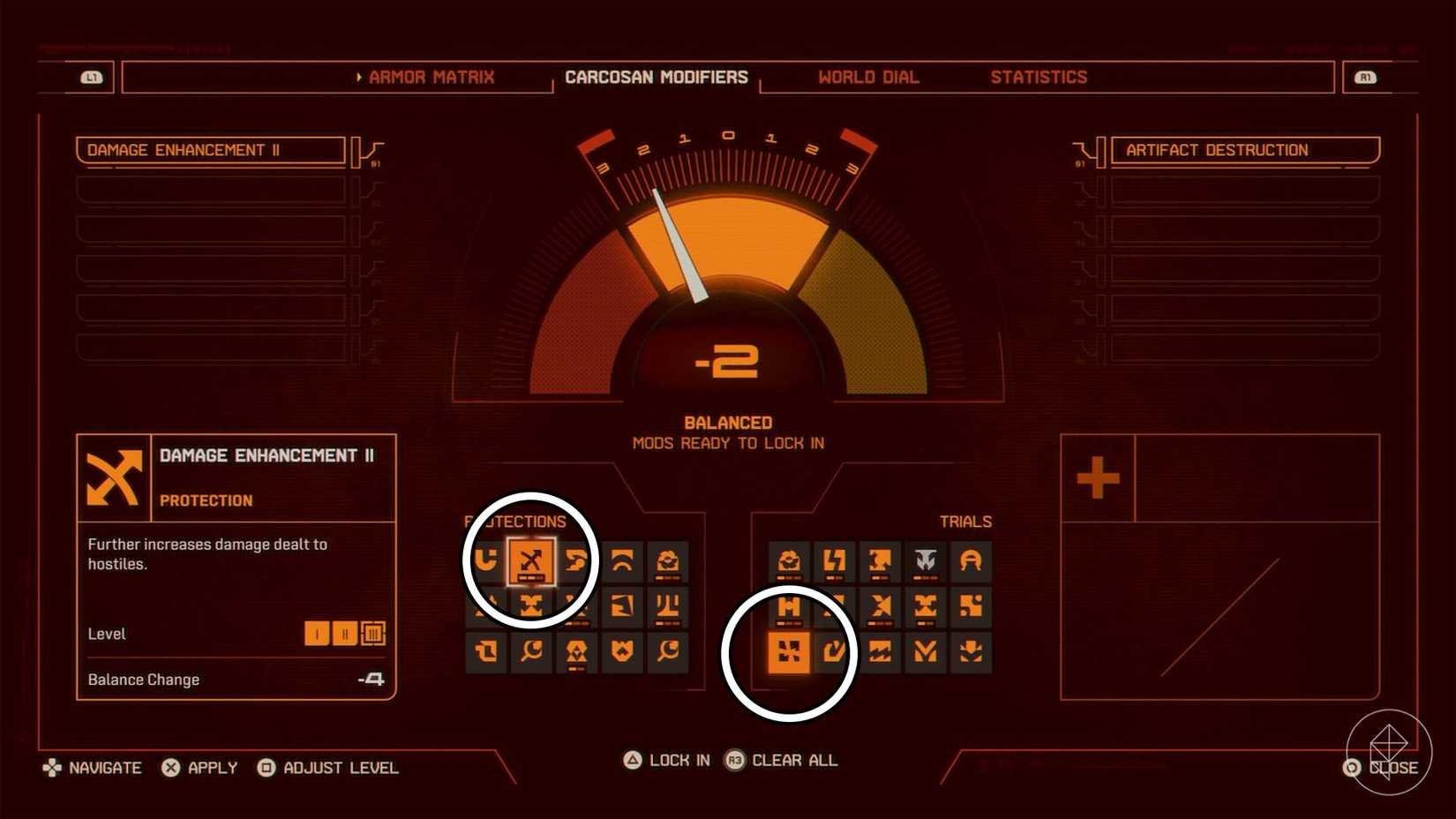Select the highlighted Damage Enhancement II crossed-arrows mod
The image size is (1456, 819).
(x=532, y=560)
